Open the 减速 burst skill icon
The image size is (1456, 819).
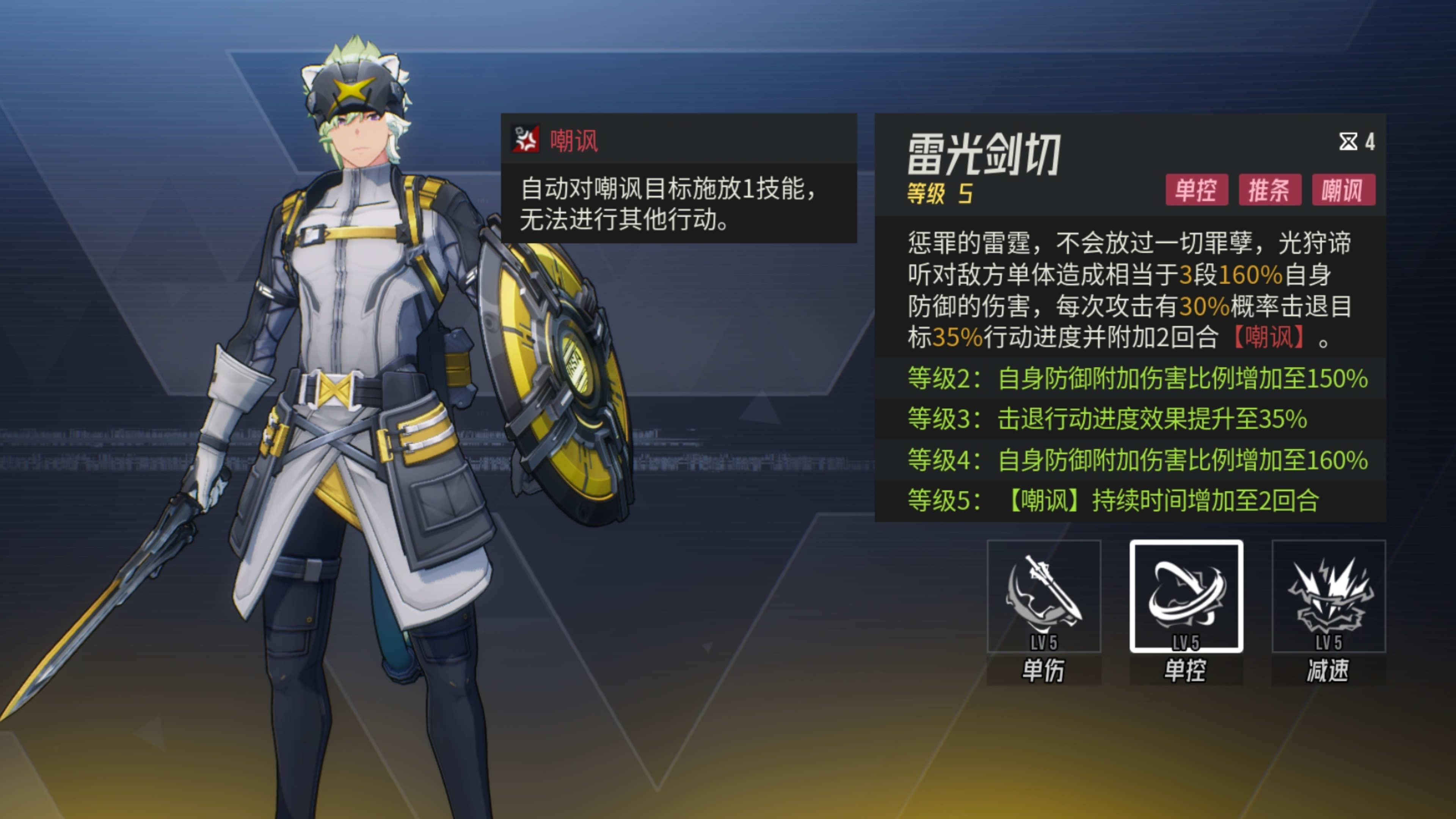point(1328,596)
